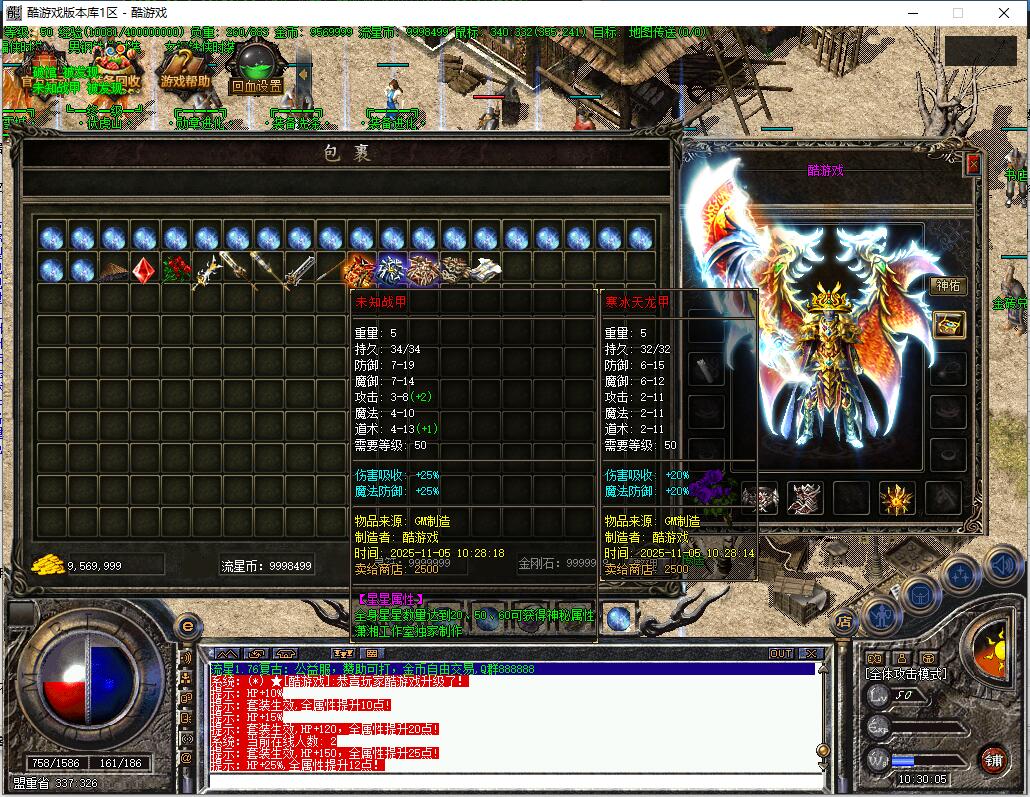Click the speaker sound round button
The width and height of the screenshot is (1030, 797).
(x=1001, y=563)
